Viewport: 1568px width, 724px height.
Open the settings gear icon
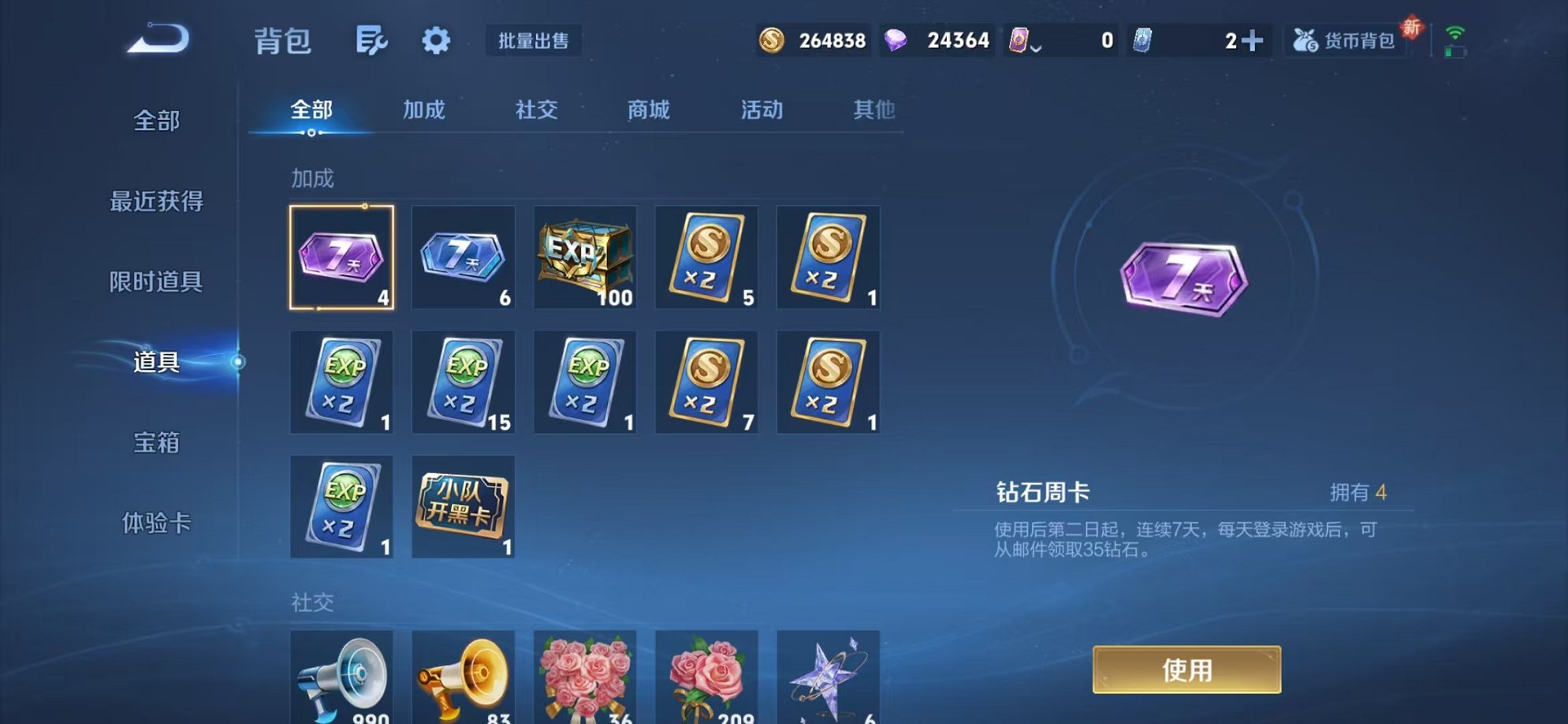pyautogui.click(x=436, y=41)
